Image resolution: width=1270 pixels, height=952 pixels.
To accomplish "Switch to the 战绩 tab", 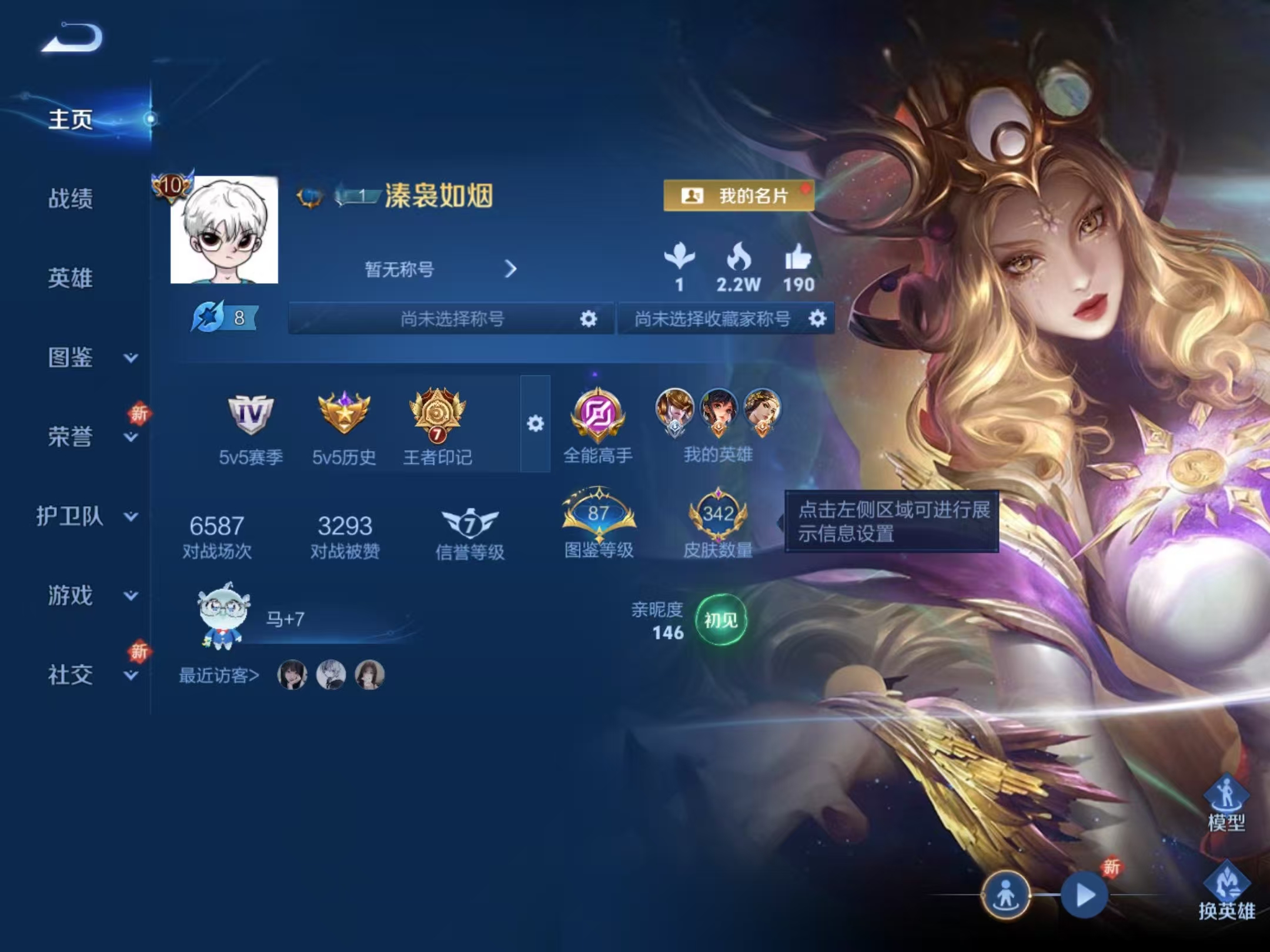I will pyautogui.click(x=70, y=199).
